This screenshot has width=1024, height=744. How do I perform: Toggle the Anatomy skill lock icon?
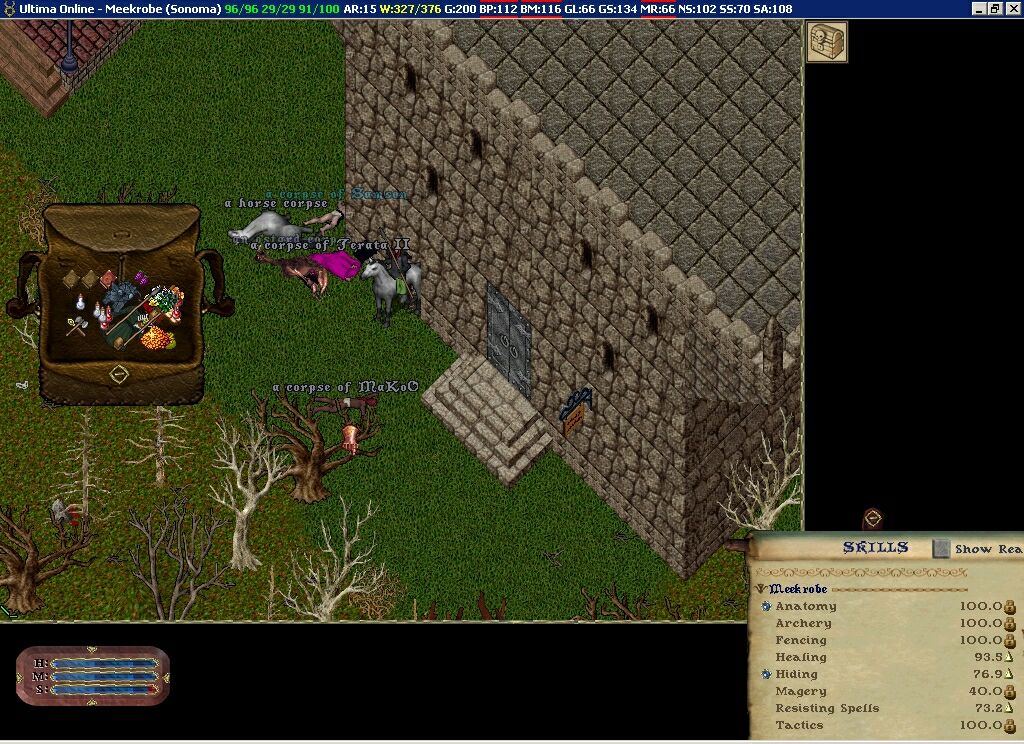[1009, 606]
